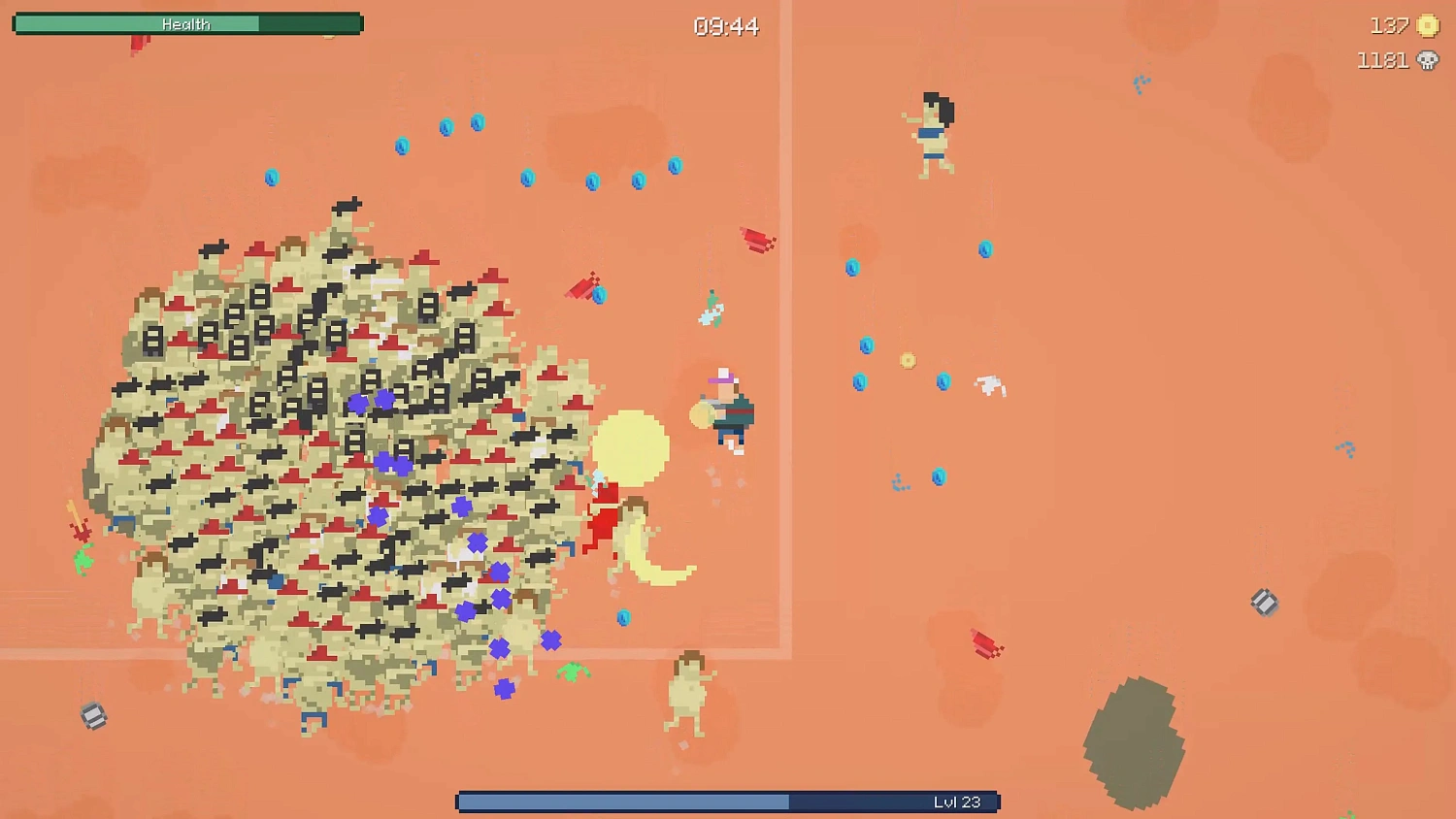Click the lone enemy below the player
The width and height of the screenshot is (1456, 819).
coord(686,694)
